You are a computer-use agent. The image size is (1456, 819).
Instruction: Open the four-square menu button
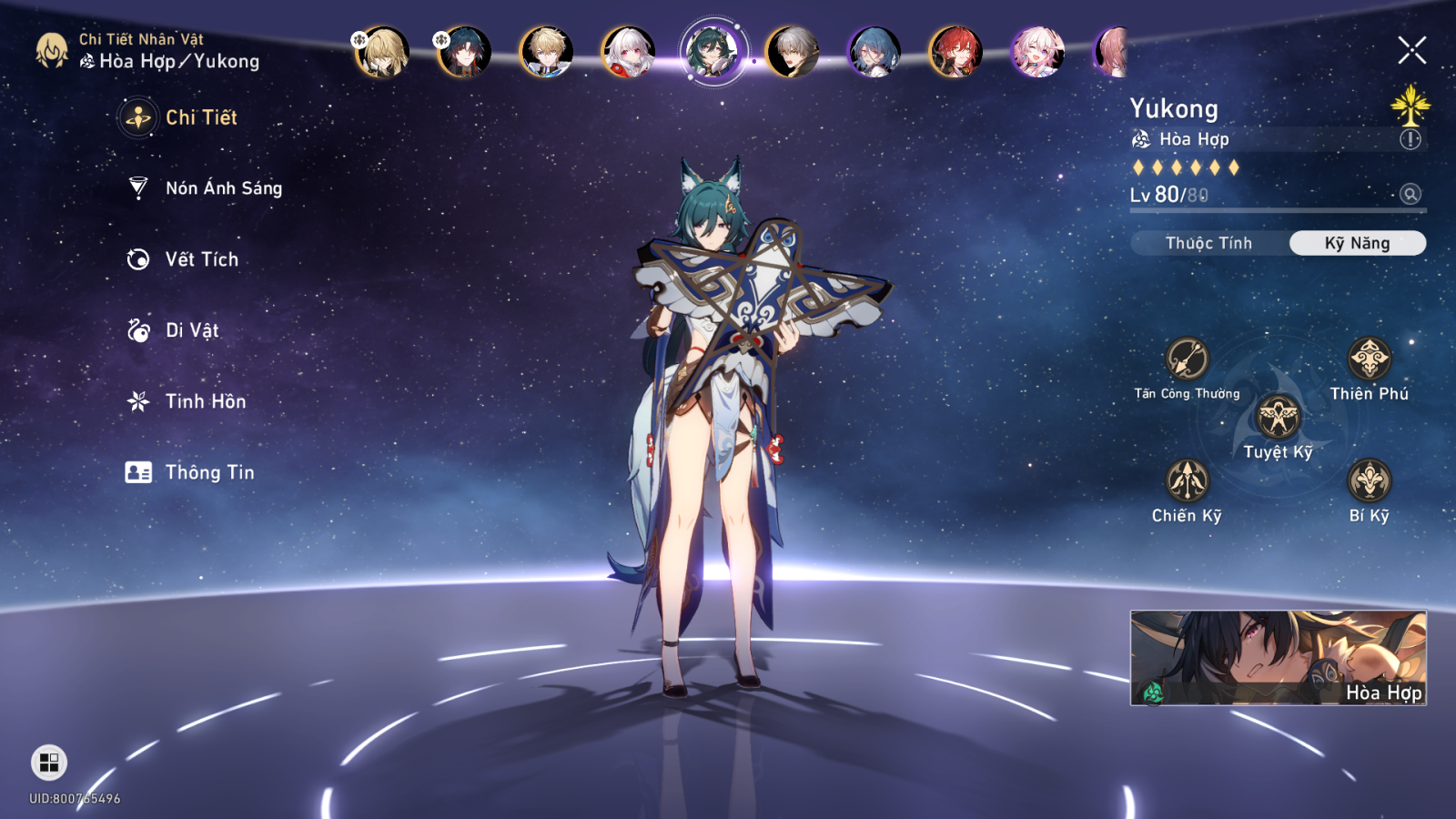[x=49, y=763]
